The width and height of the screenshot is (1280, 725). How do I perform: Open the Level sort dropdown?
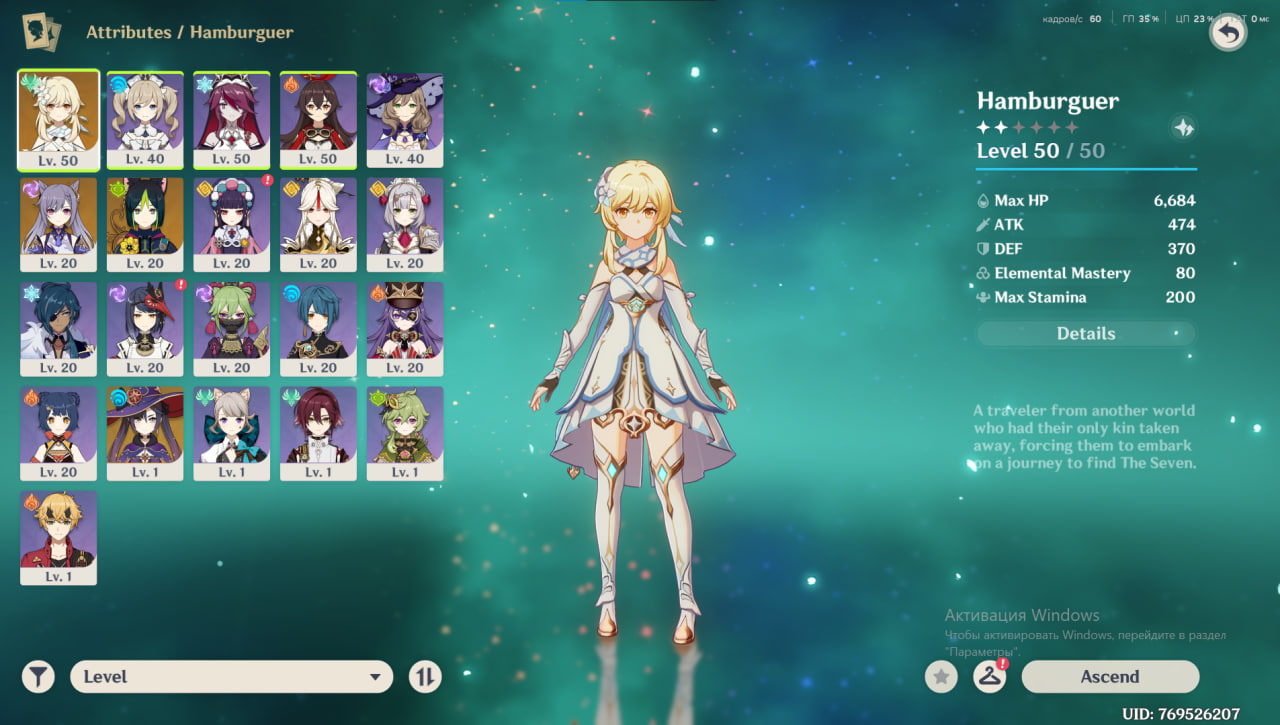231,677
